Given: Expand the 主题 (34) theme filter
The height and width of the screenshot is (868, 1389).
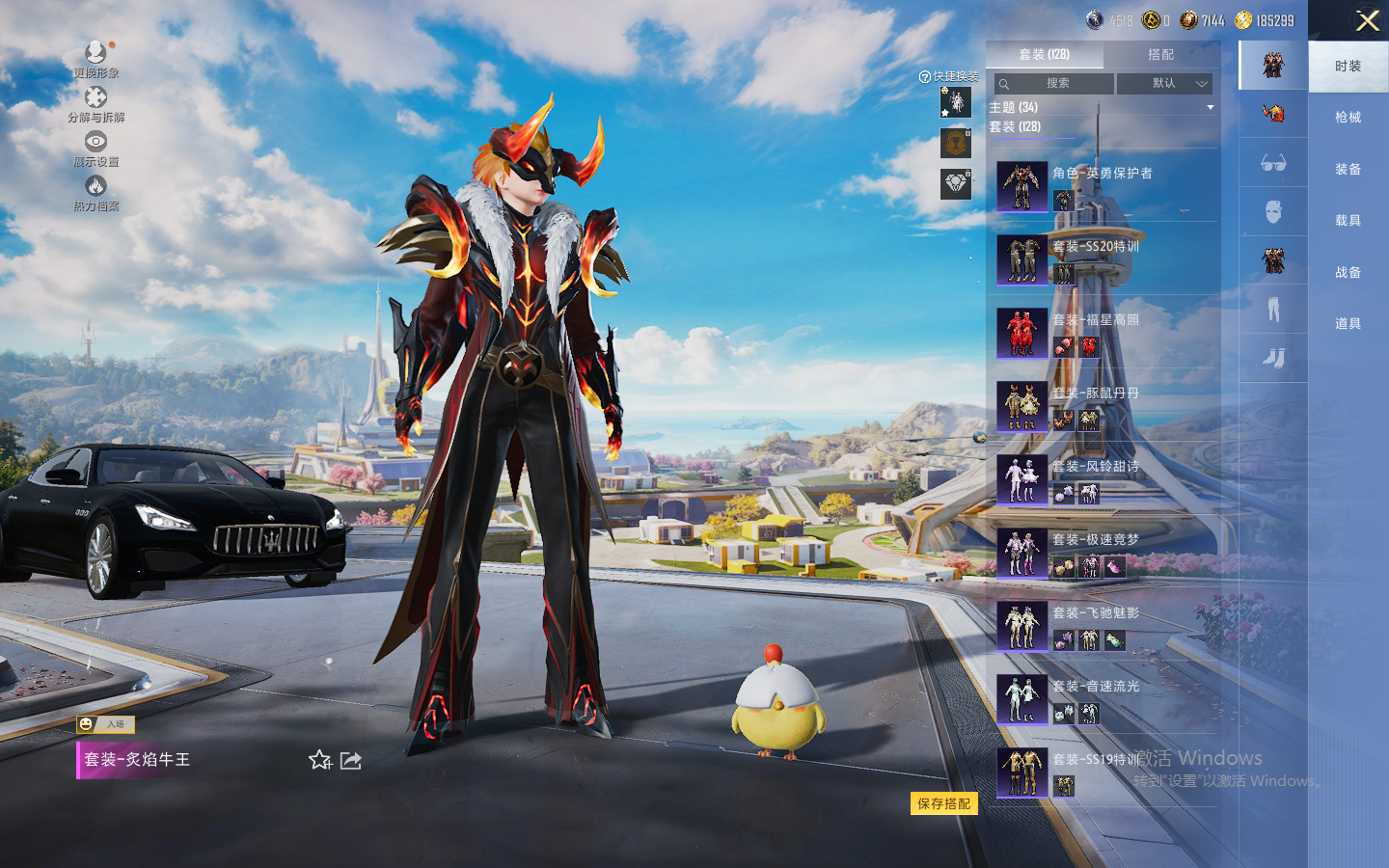Looking at the screenshot, I should tap(1100, 107).
